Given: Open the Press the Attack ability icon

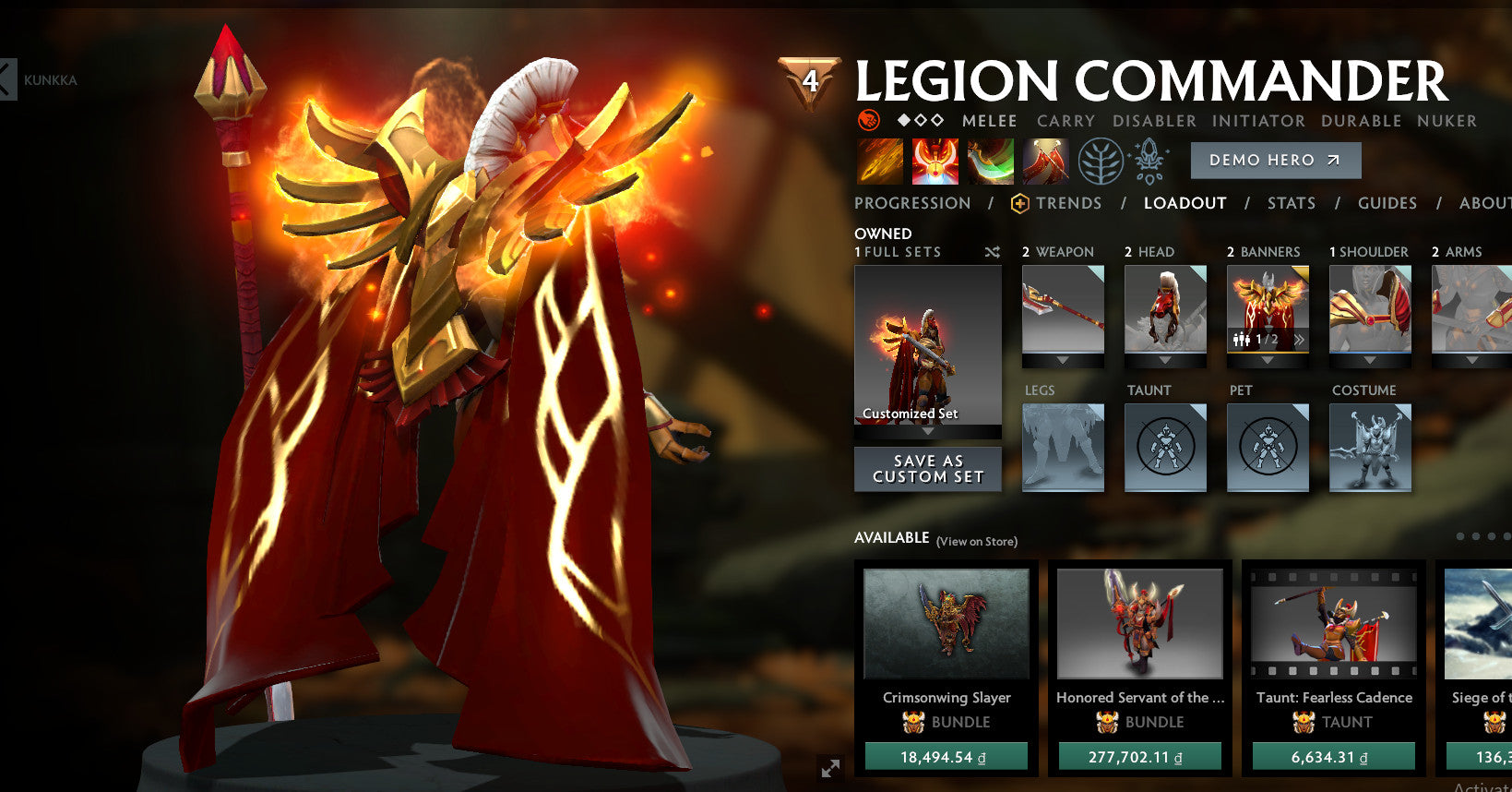Looking at the screenshot, I should click(934, 160).
